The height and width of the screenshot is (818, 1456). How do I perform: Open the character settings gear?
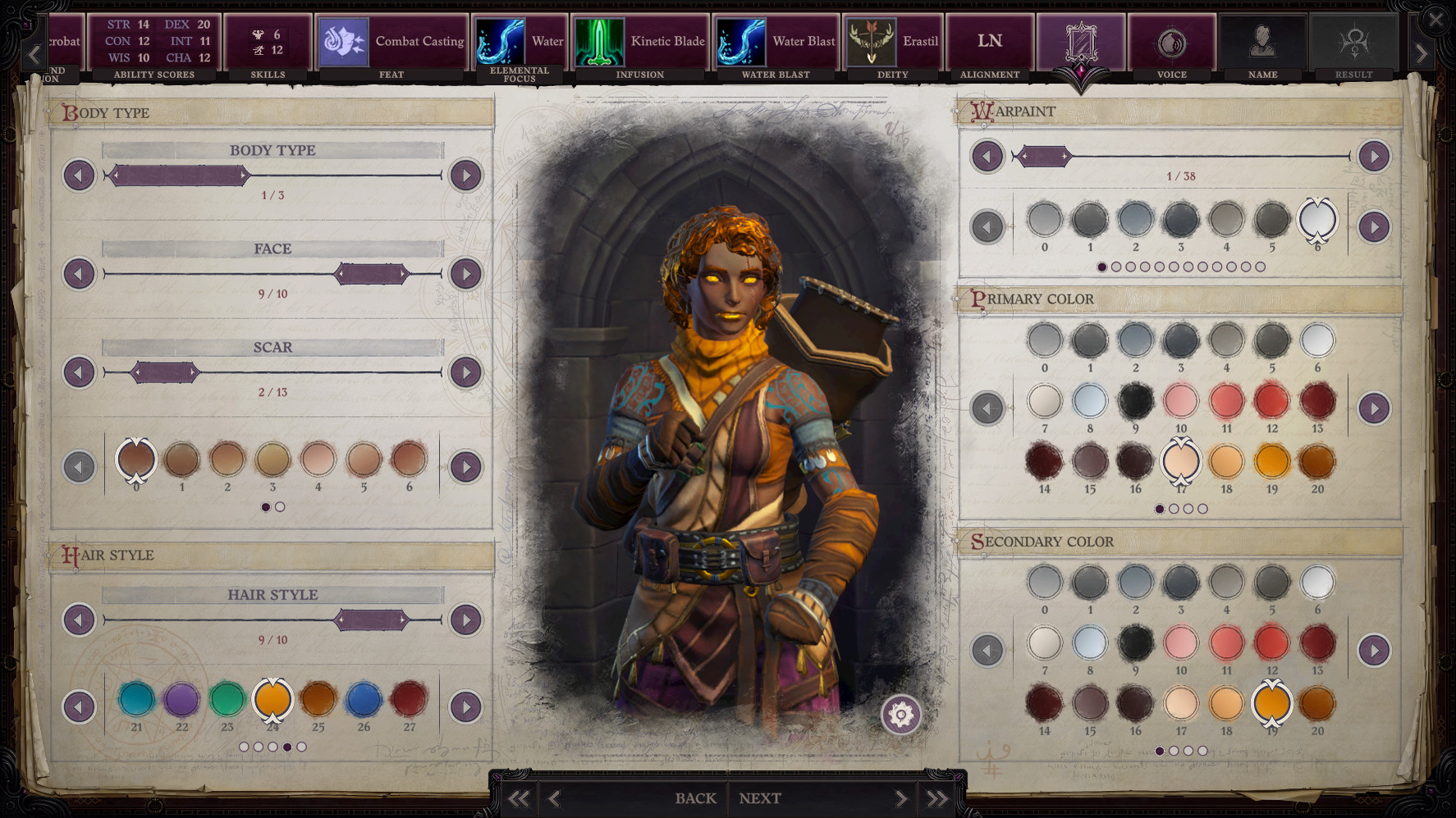tap(900, 715)
